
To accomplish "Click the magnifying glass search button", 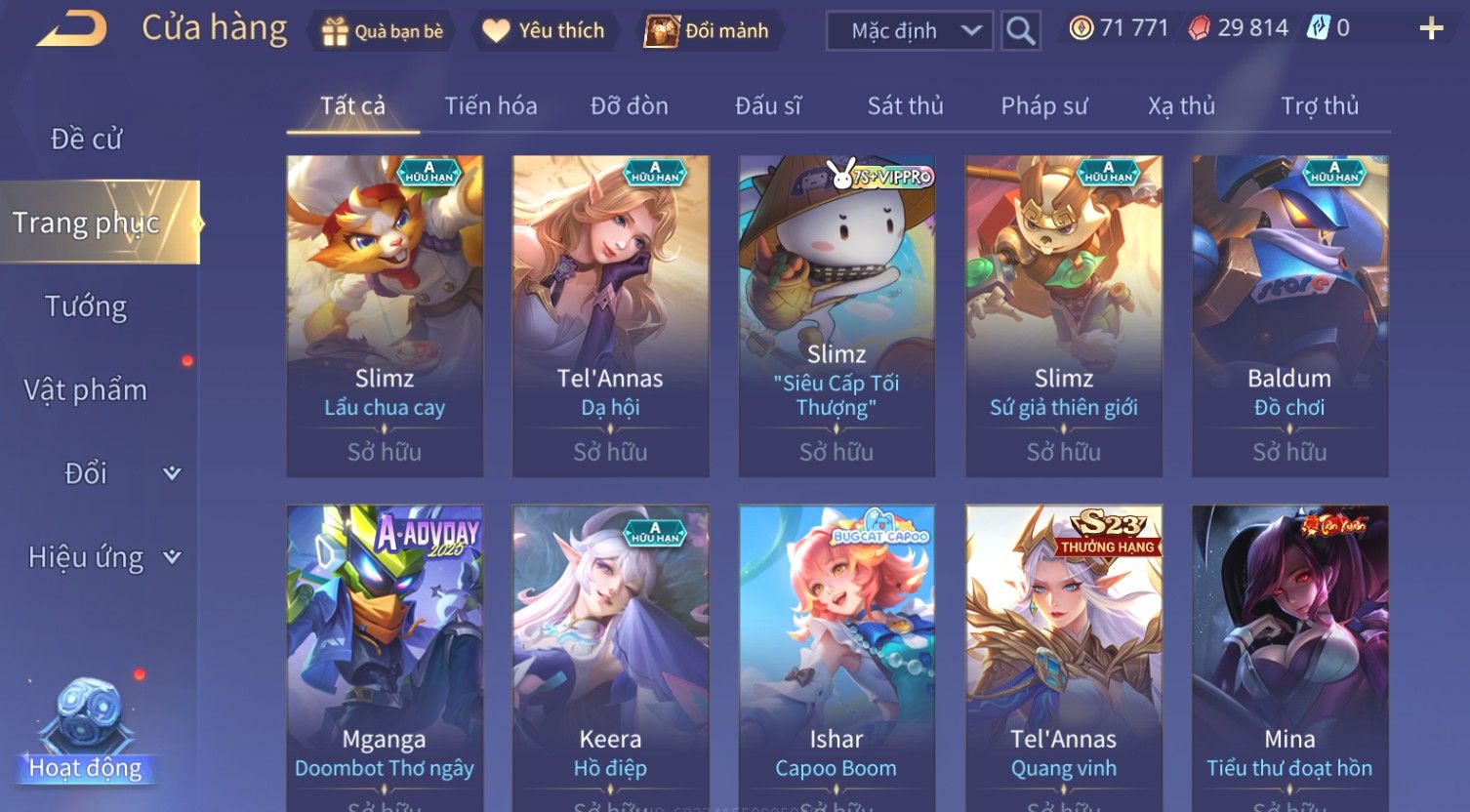I will click(1021, 31).
